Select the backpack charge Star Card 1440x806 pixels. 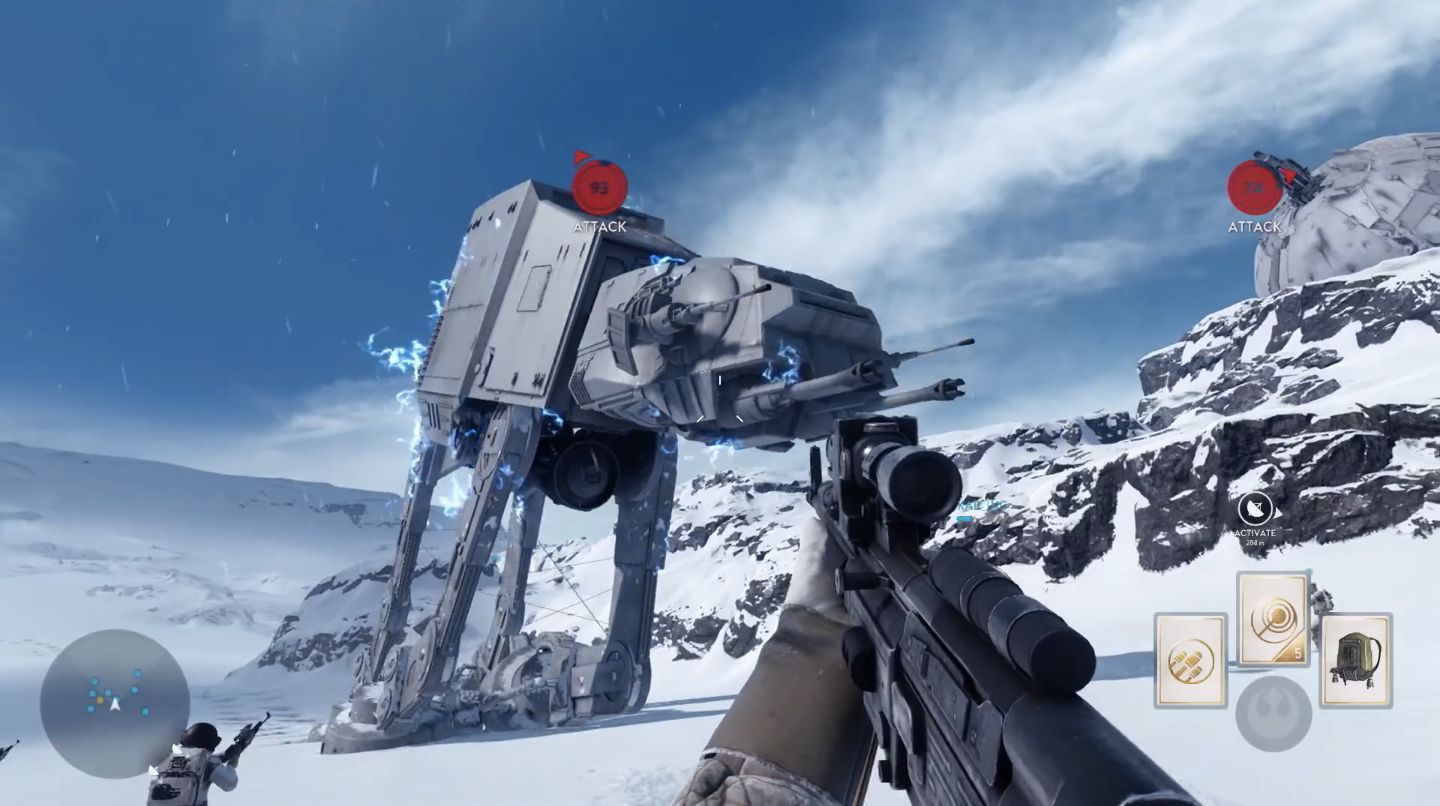coord(1356,660)
